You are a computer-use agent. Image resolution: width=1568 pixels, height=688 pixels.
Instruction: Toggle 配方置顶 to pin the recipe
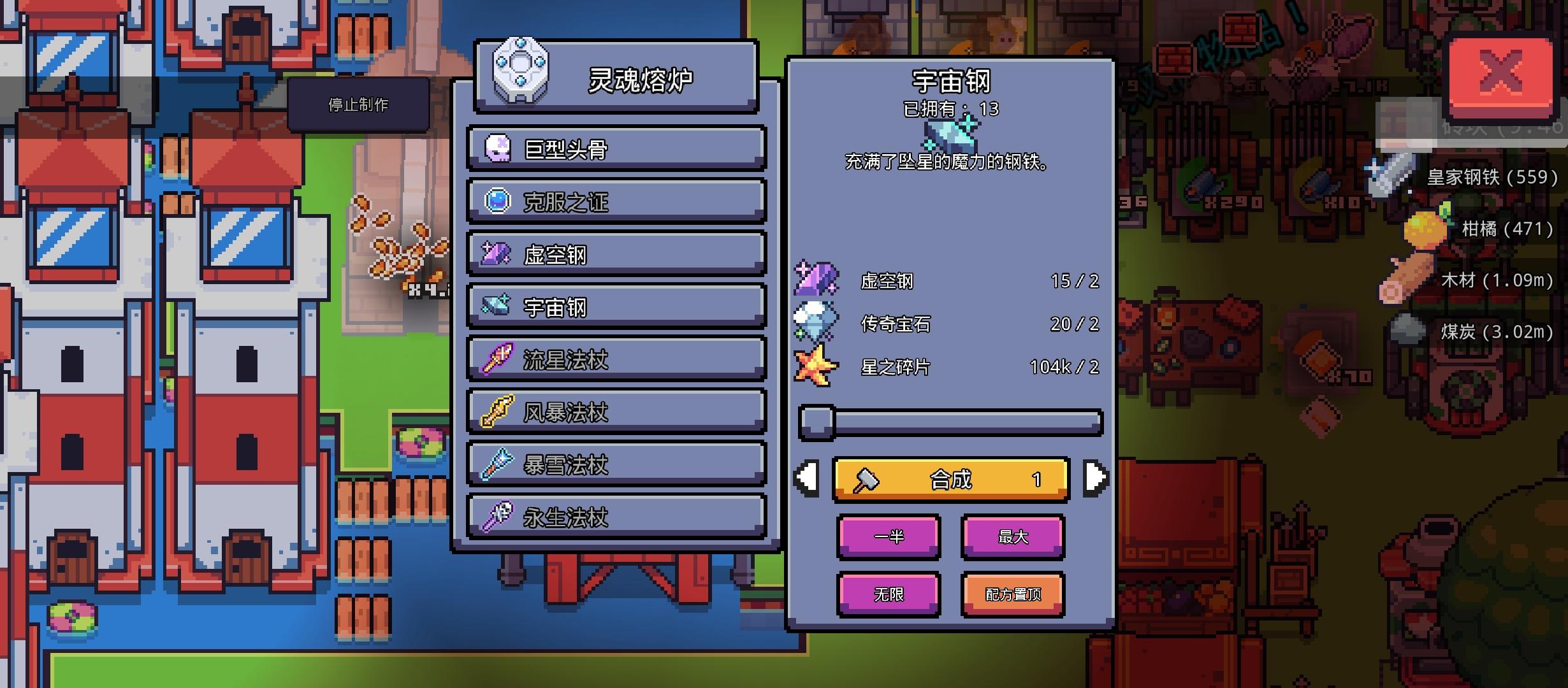click(x=1012, y=594)
